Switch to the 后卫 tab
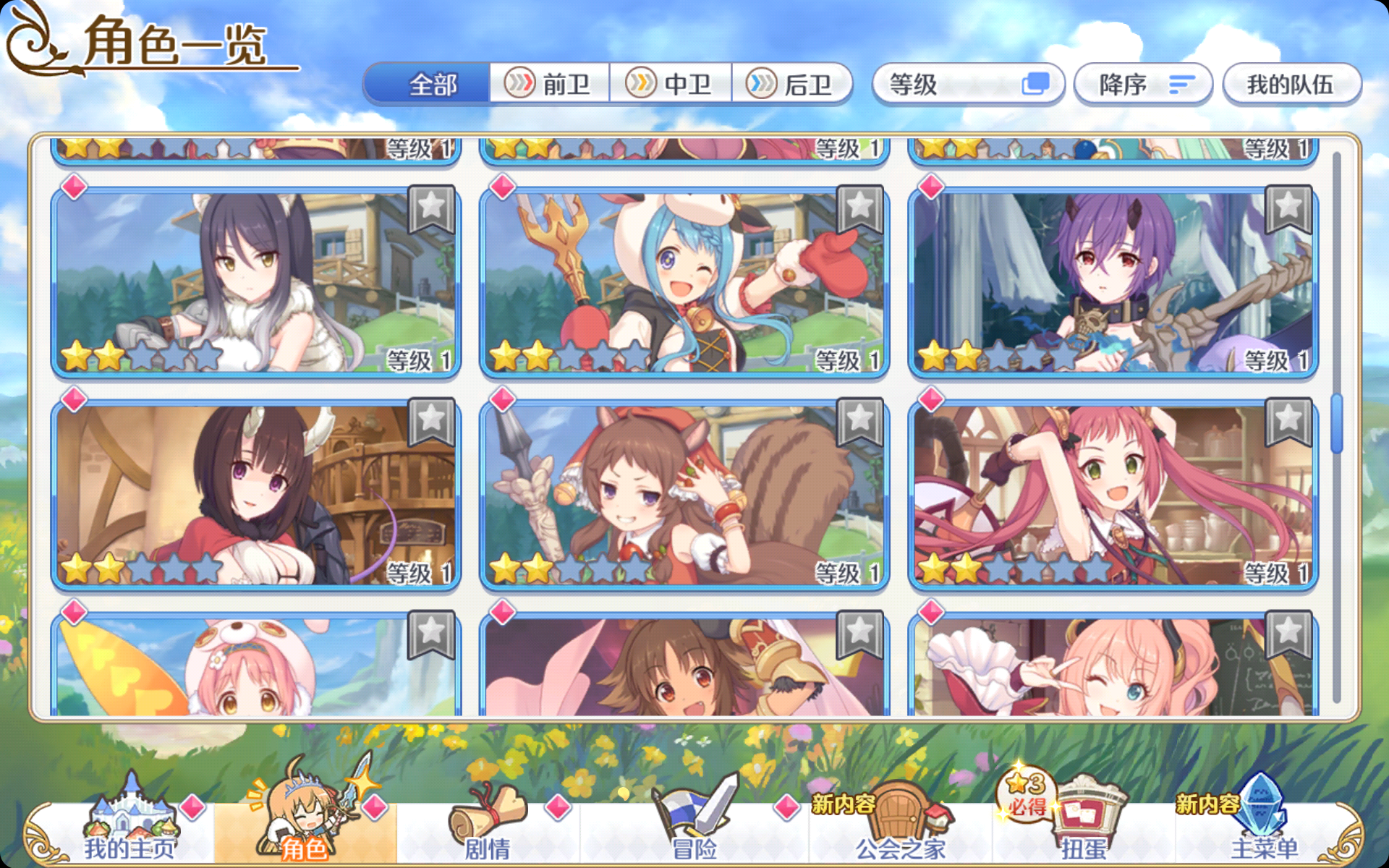The width and height of the screenshot is (1389, 868). click(792, 85)
